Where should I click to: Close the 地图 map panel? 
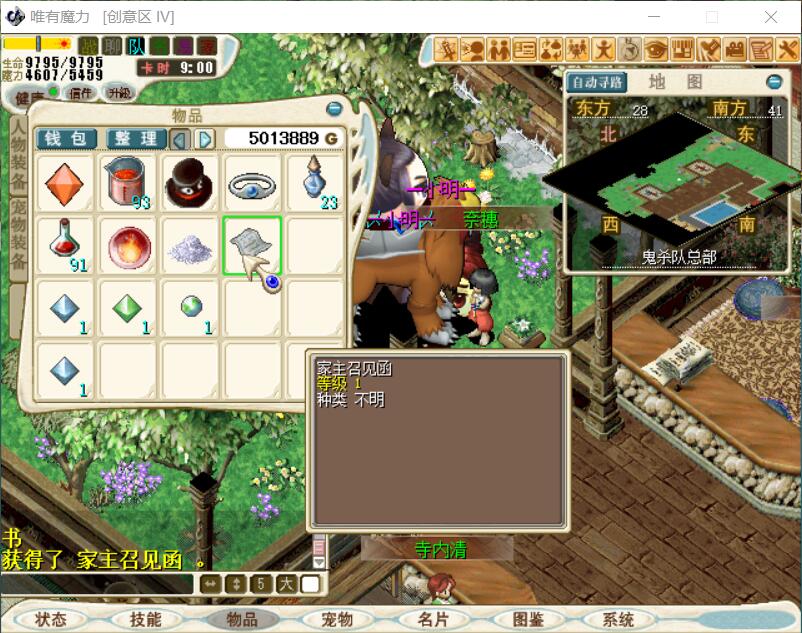click(774, 82)
